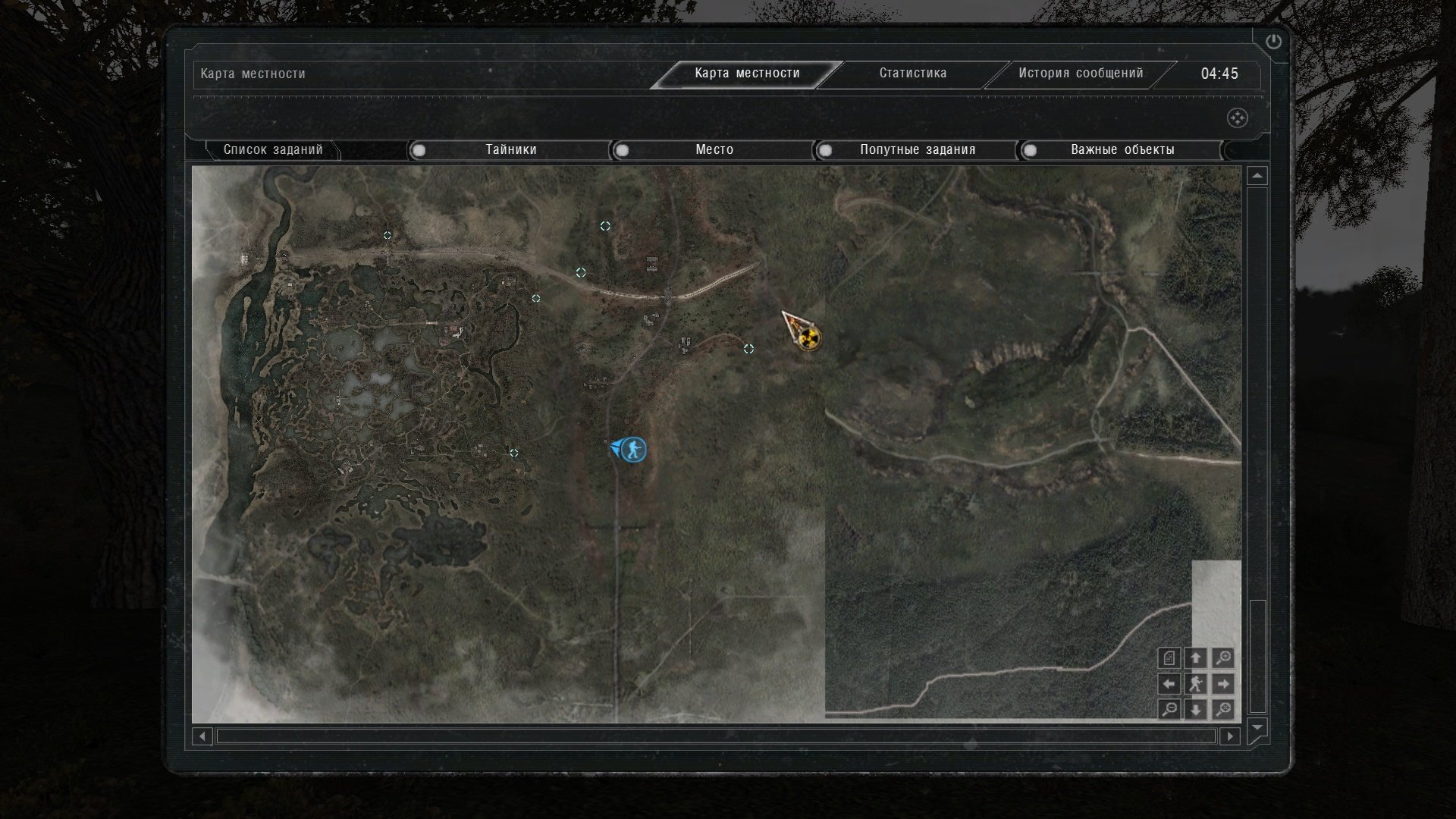Screen dimensions: 1456x819
Task: Click the horizontal scrollbar's left arrow
Action: [x=202, y=736]
